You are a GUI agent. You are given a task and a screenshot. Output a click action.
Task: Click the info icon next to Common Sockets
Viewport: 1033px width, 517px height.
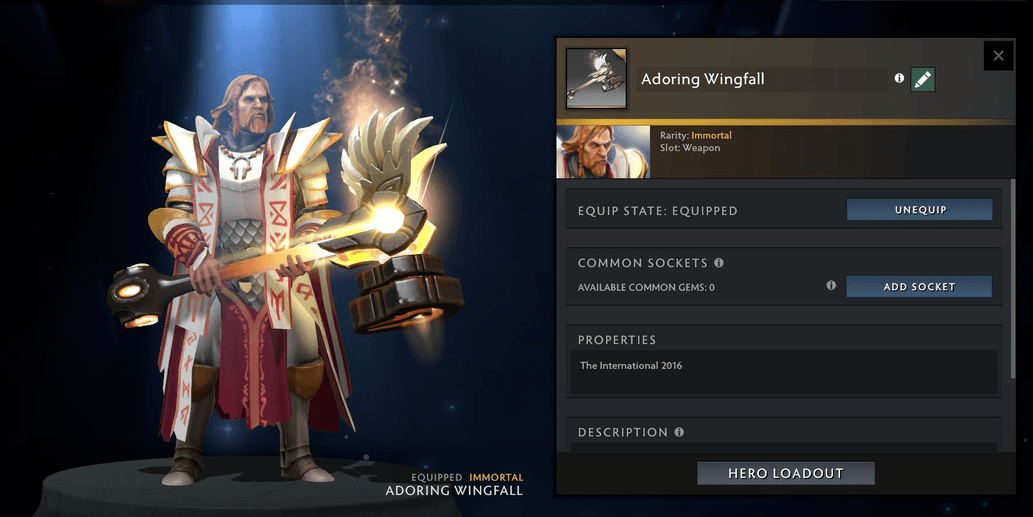tap(719, 263)
